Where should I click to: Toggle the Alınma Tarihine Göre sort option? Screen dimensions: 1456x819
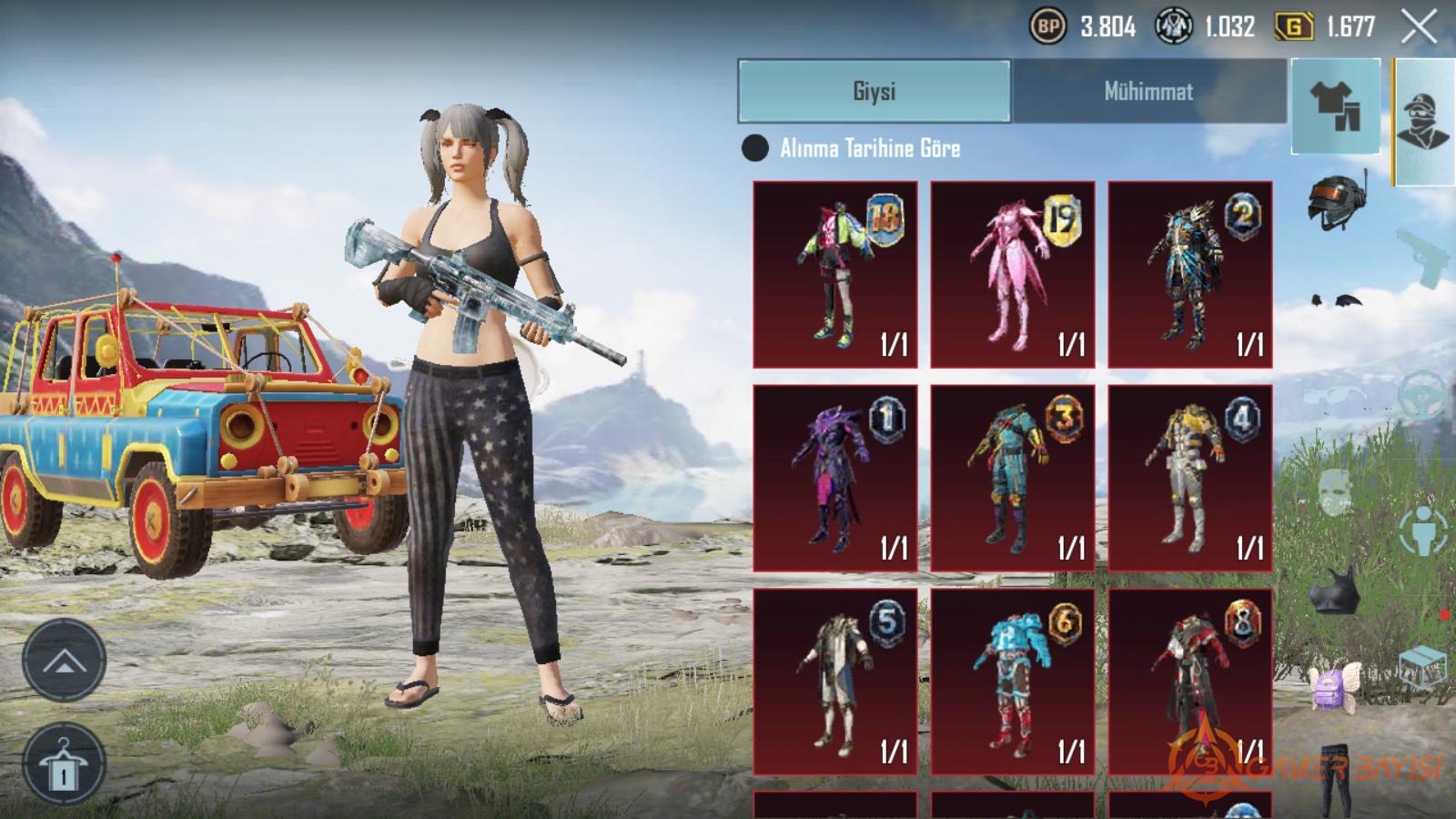[x=755, y=148]
